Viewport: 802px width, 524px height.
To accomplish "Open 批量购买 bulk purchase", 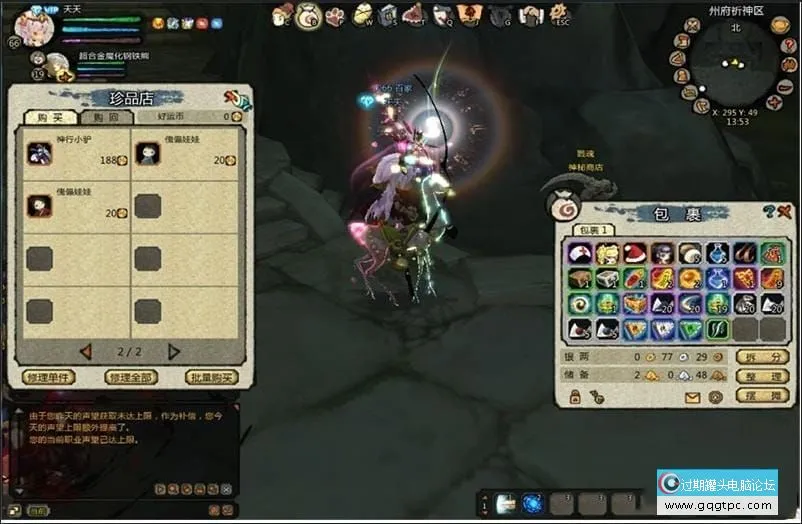I will point(212,377).
